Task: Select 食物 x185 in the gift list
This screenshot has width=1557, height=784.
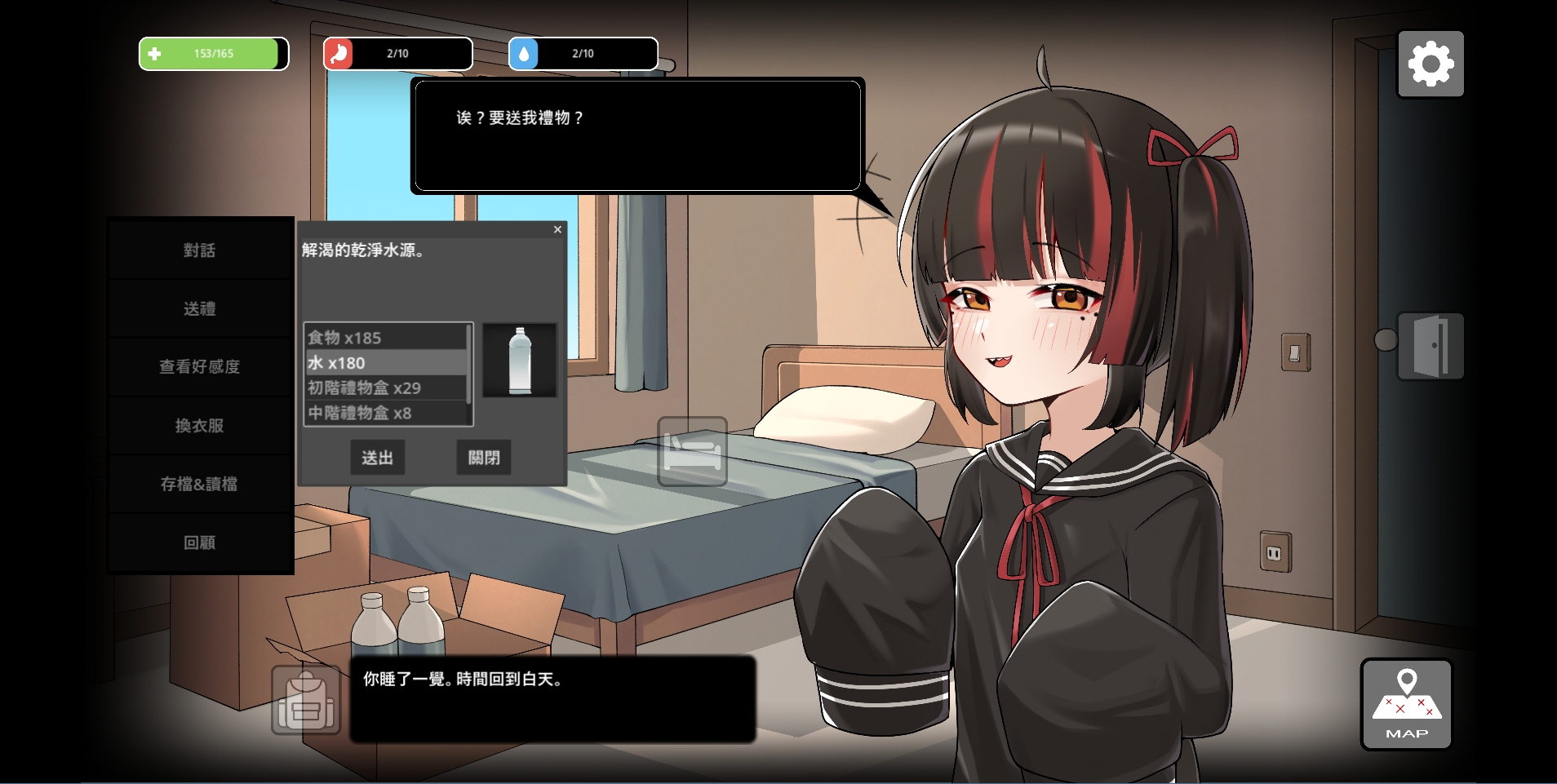Action: [x=385, y=338]
